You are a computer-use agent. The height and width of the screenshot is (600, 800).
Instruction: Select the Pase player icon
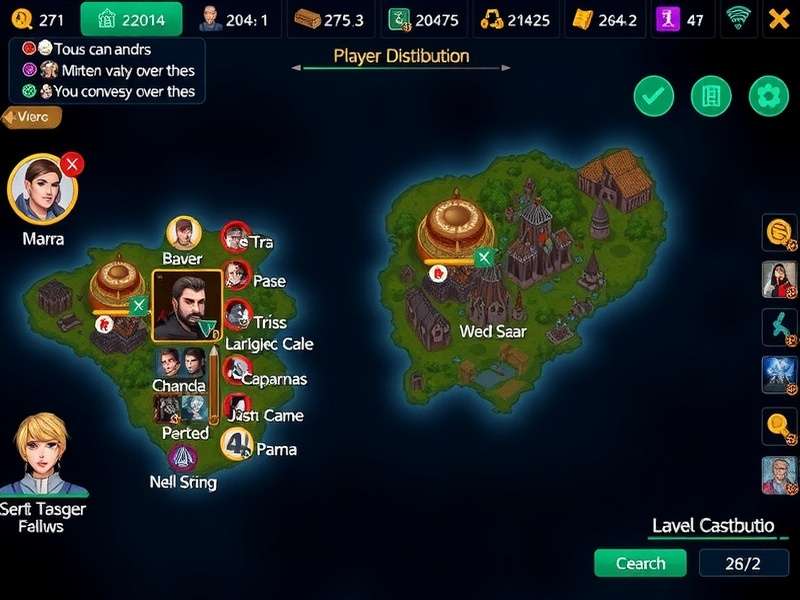click(236, 275)
